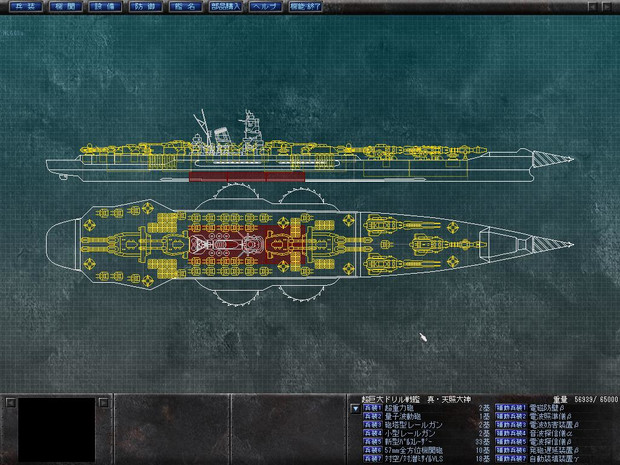Select auxiliary slot 2 電波照準儀β
The height and width of the screenshot is (465, 620).
point(547,416)
